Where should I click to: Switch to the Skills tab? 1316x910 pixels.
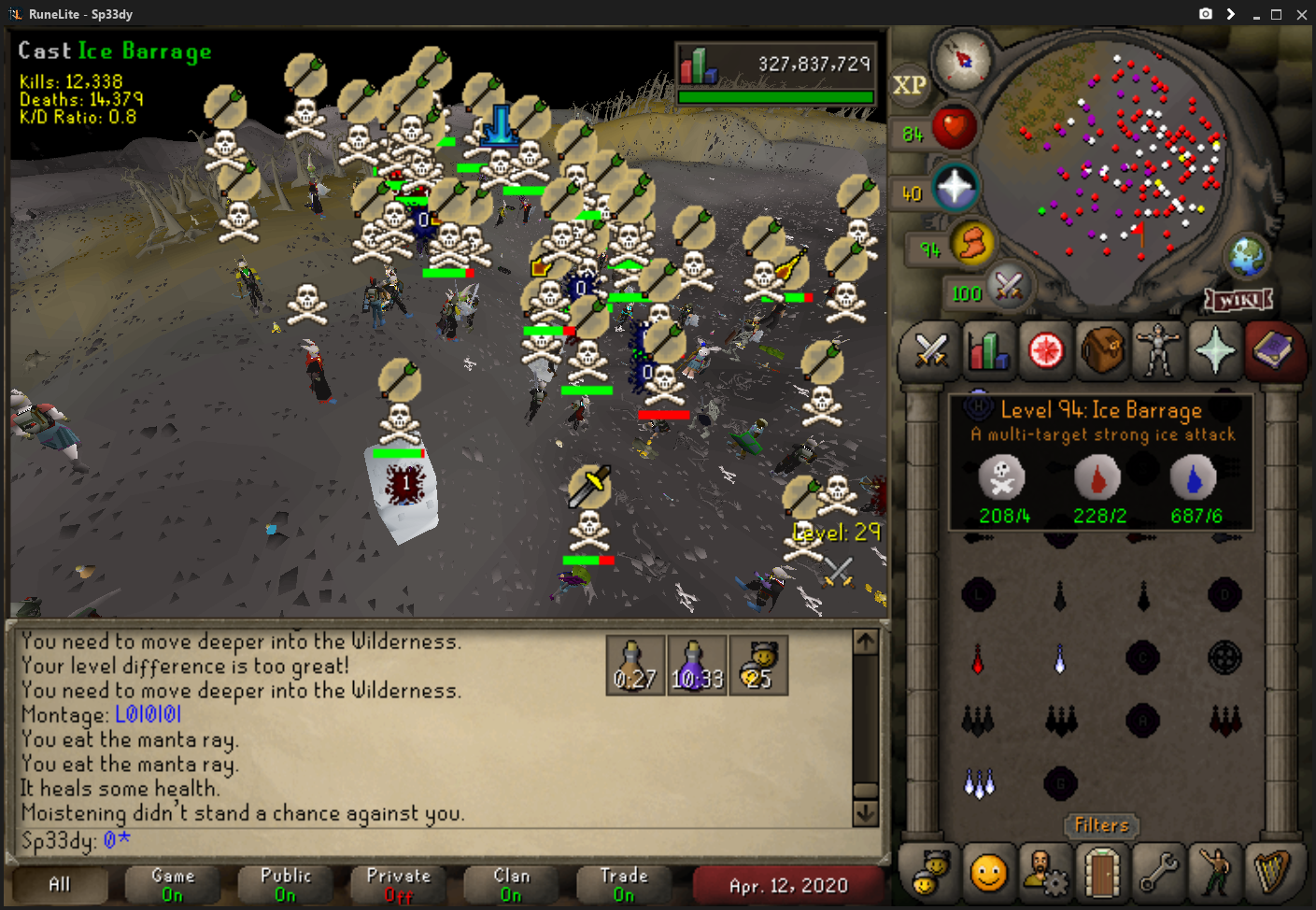988,351
